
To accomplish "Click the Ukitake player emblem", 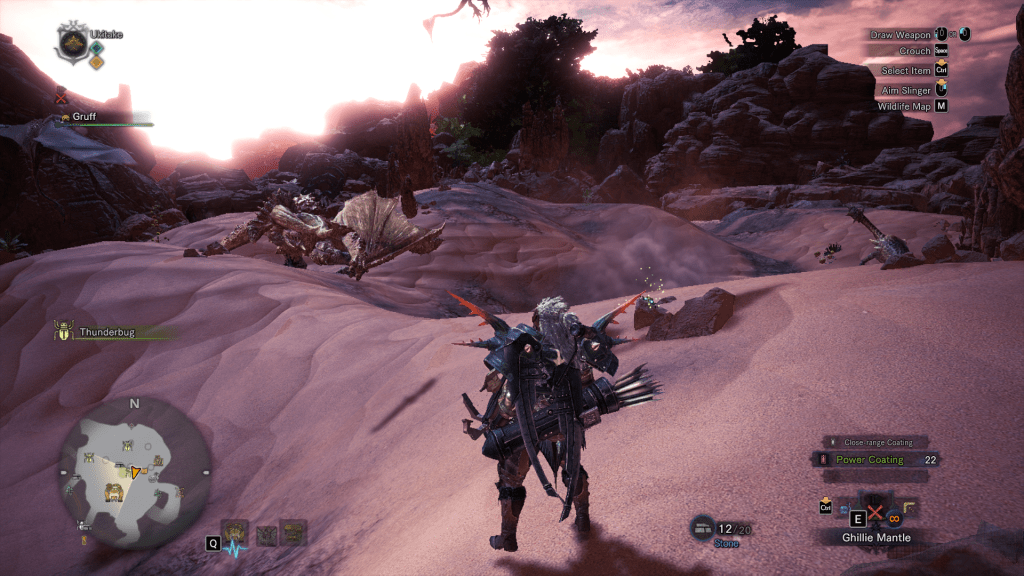I will (71, 42).
